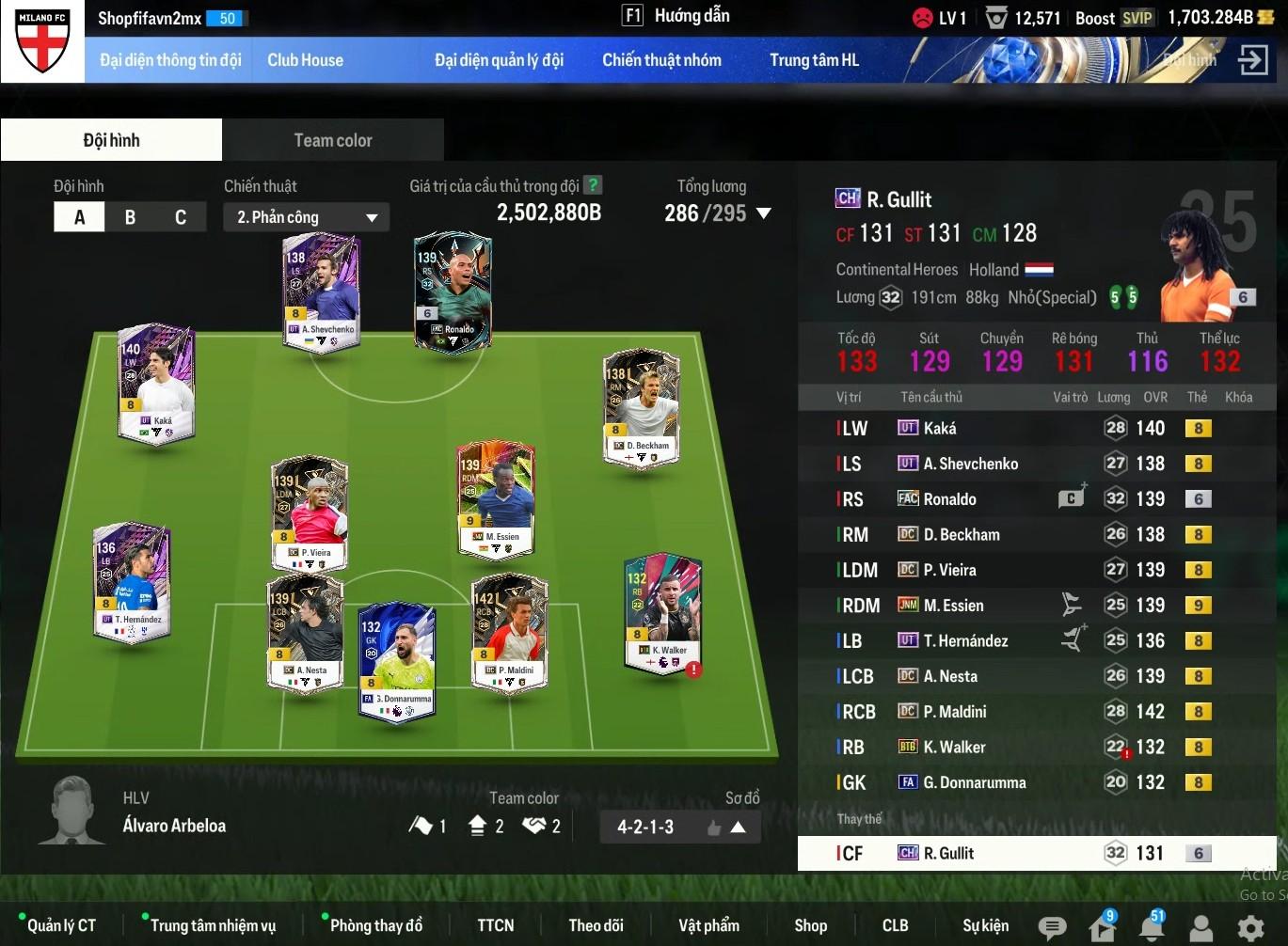This screenshot has width=1288, height=946.
Task: Switch to the Team color tab
Action: click(x=333, y=140)
